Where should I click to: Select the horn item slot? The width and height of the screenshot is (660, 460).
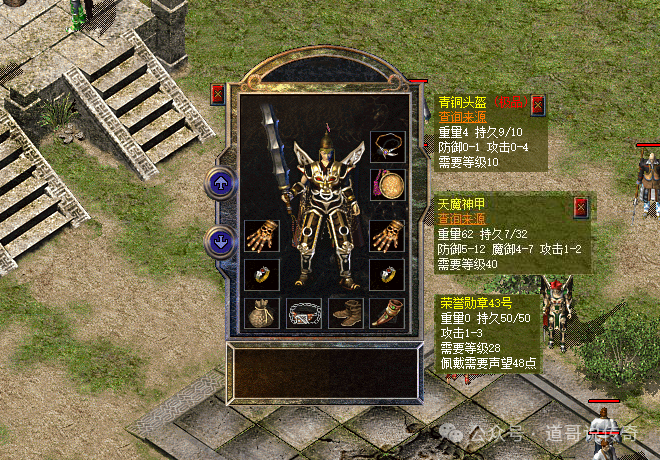pyautogui.click(x=386, y=313)
